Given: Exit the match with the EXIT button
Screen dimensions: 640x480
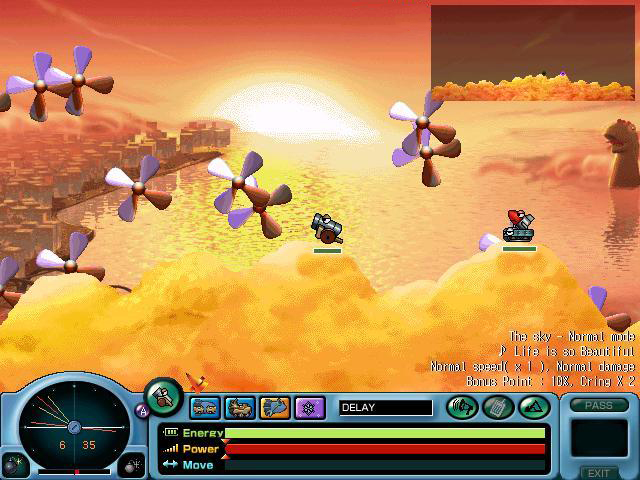Looking at the screenshot, I should [x=599, y=472].
